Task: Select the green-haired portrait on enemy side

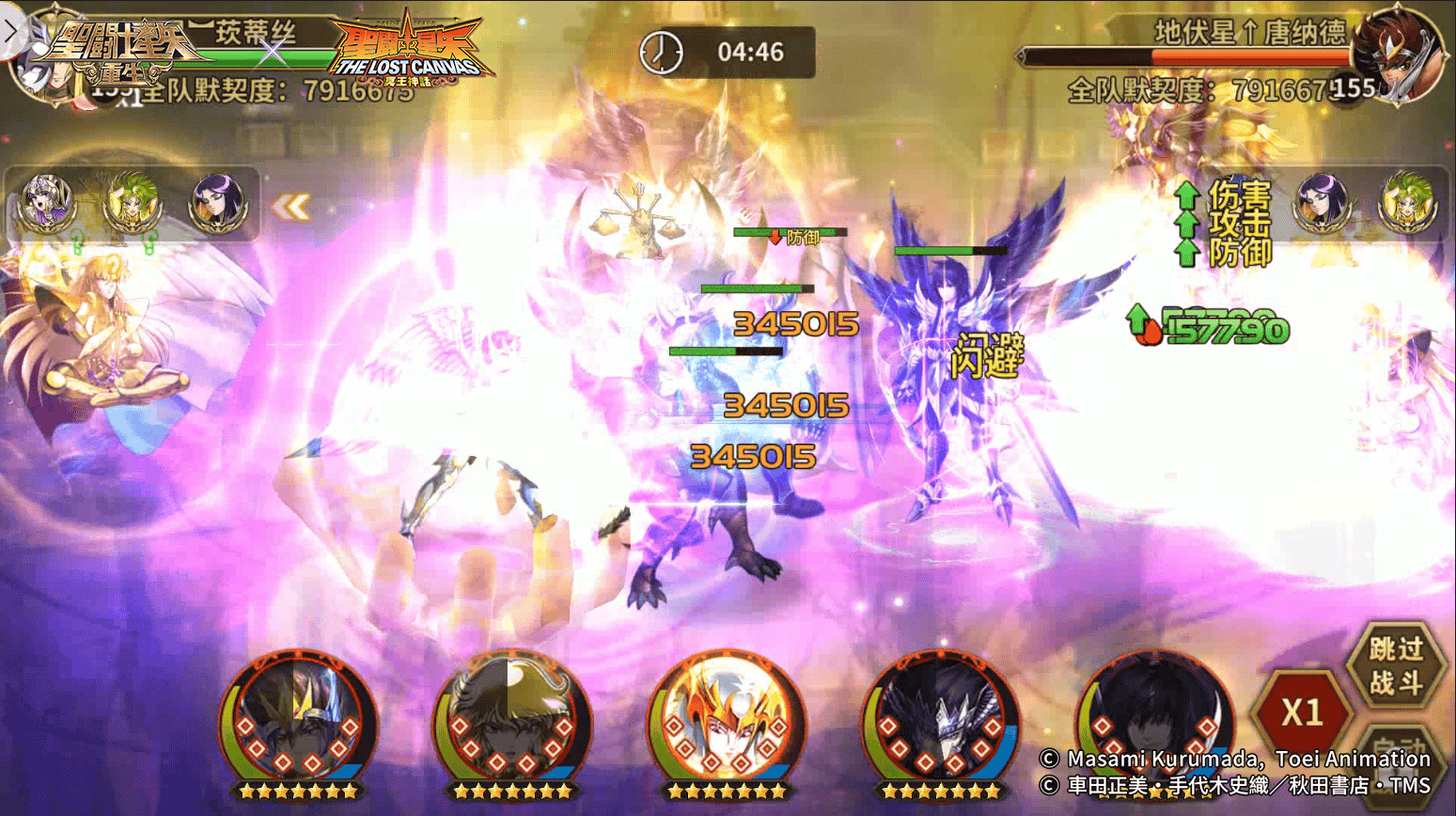Action: pyautogui.click(x=1407, y=201)
